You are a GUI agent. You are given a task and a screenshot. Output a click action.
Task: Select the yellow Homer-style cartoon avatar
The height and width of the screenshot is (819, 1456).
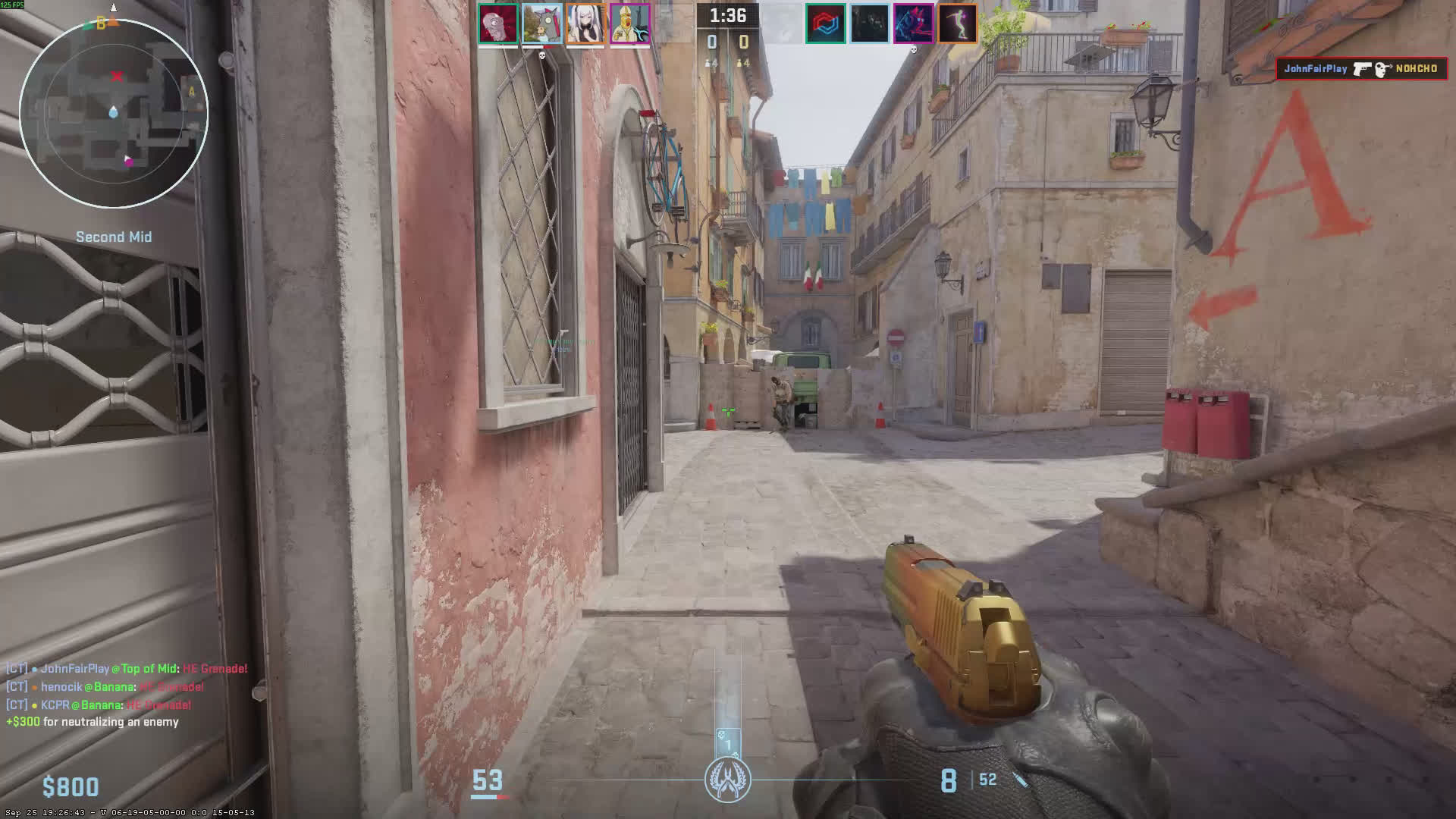[x=630, y=24]
